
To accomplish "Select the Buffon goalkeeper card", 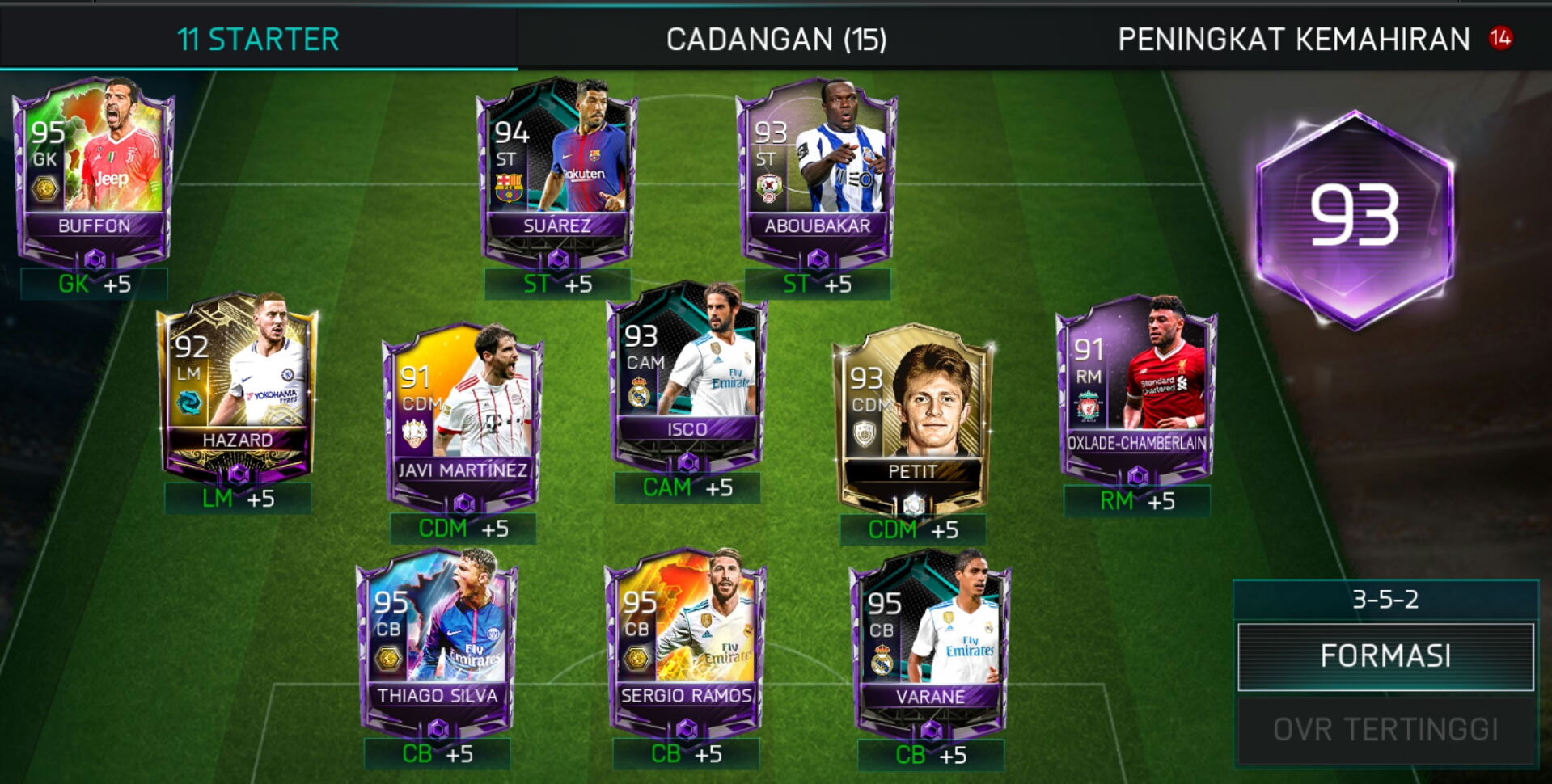I will pyautogui.click(x=94, y=173).
